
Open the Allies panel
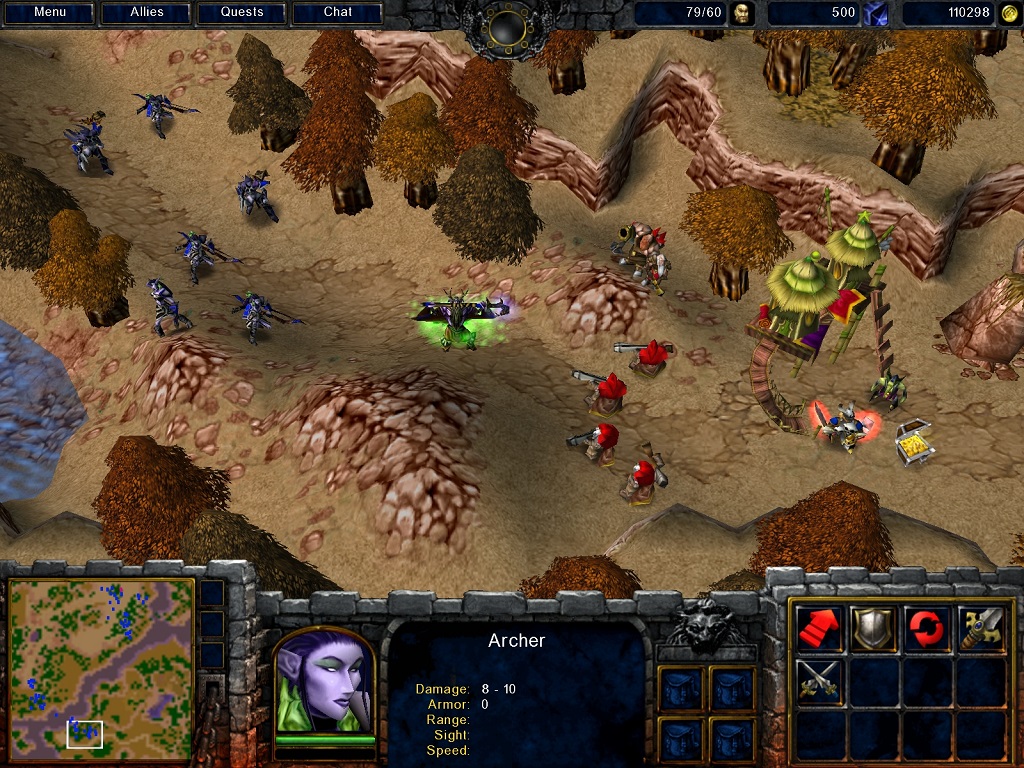(x=146, y=13)
